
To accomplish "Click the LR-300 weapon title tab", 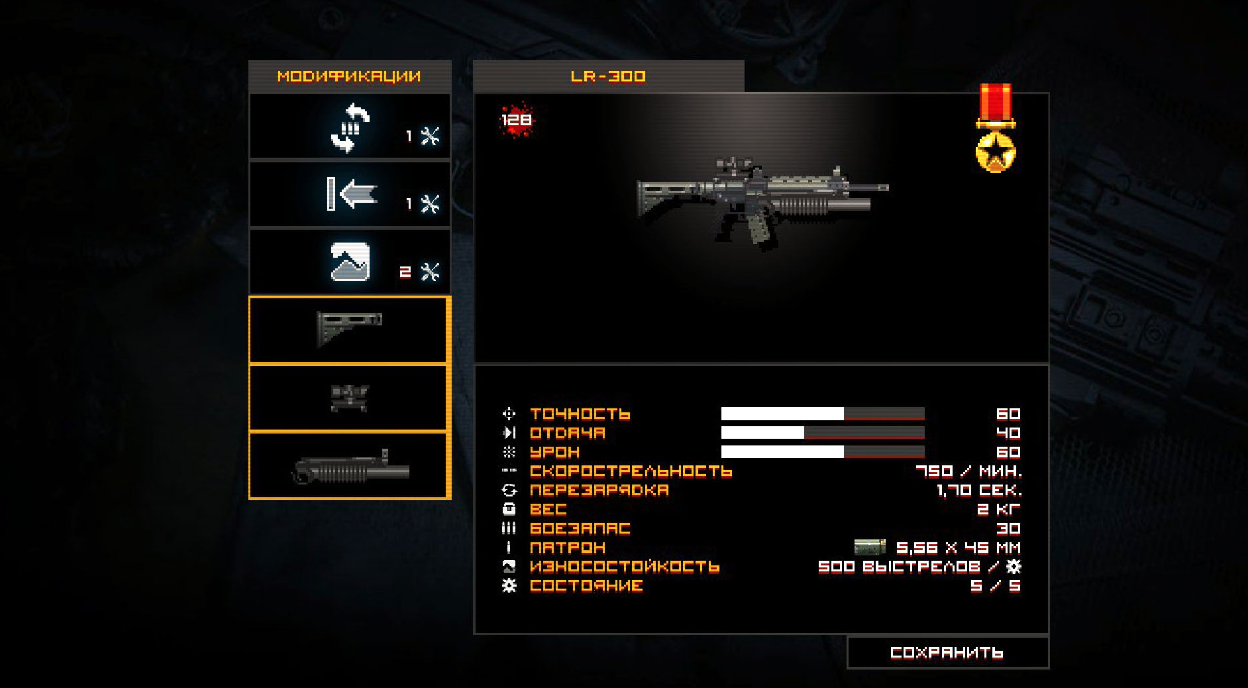I will [x=608, y=76].
